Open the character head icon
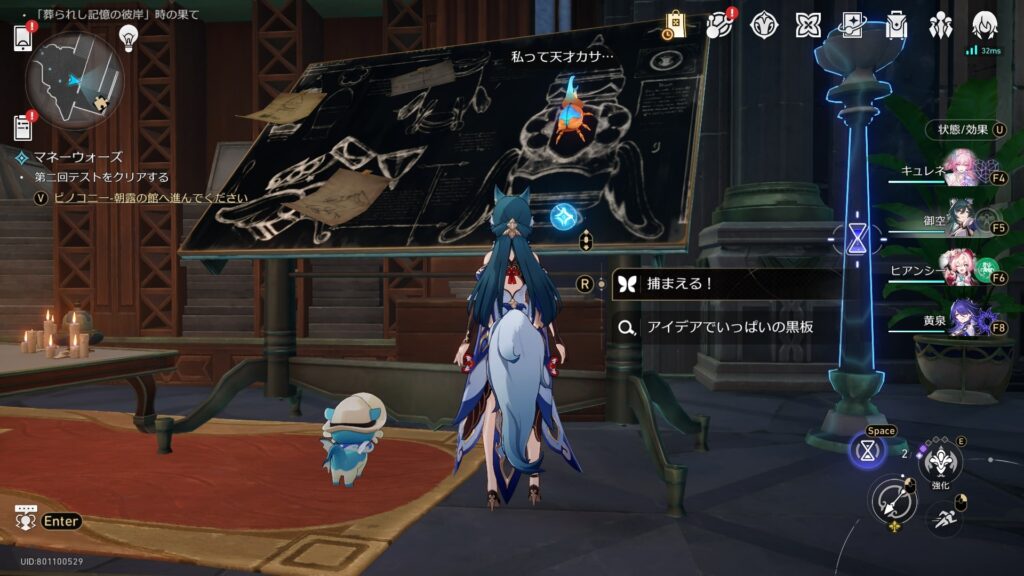1024x576 pixels. click(985, 25)
